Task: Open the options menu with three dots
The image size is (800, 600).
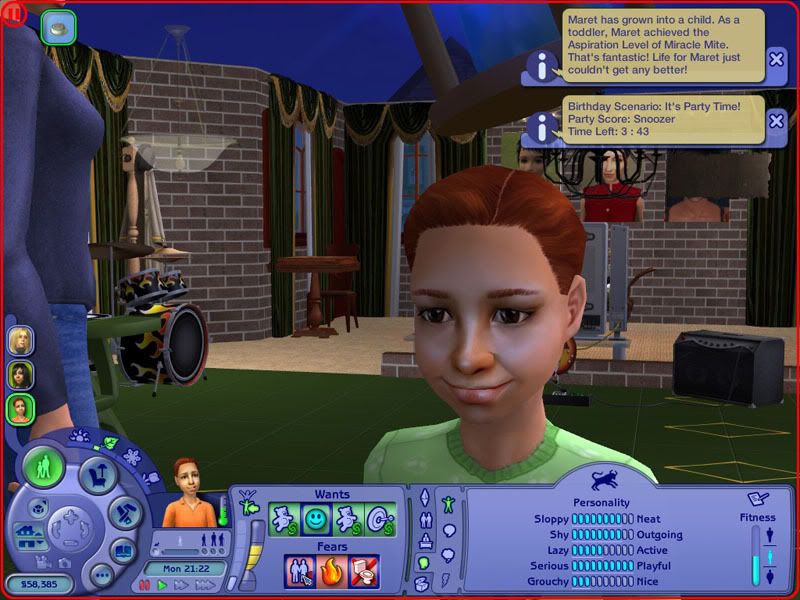Action: point(101,576)
